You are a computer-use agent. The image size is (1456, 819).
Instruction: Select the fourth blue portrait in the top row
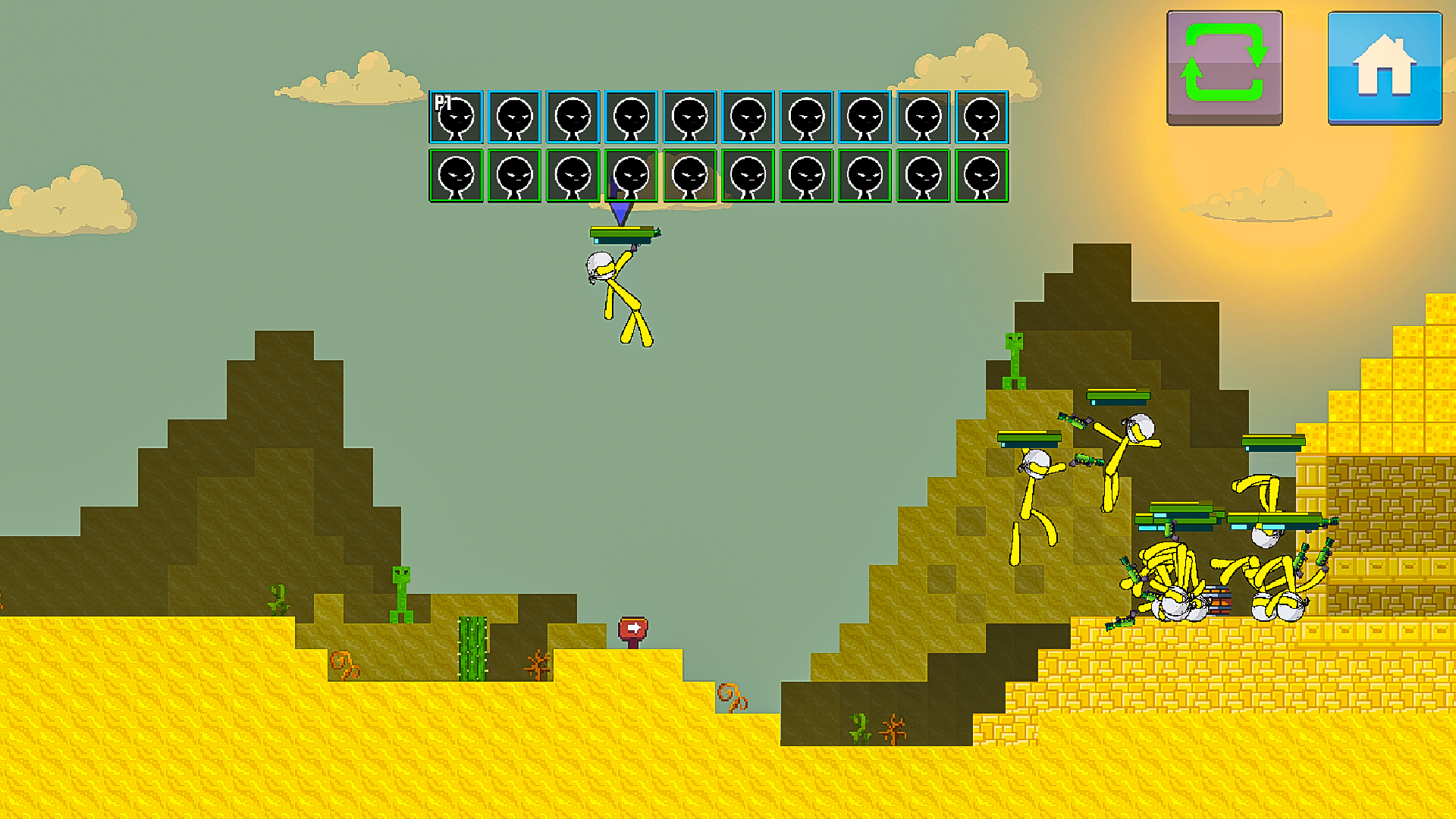coord(629,118)
